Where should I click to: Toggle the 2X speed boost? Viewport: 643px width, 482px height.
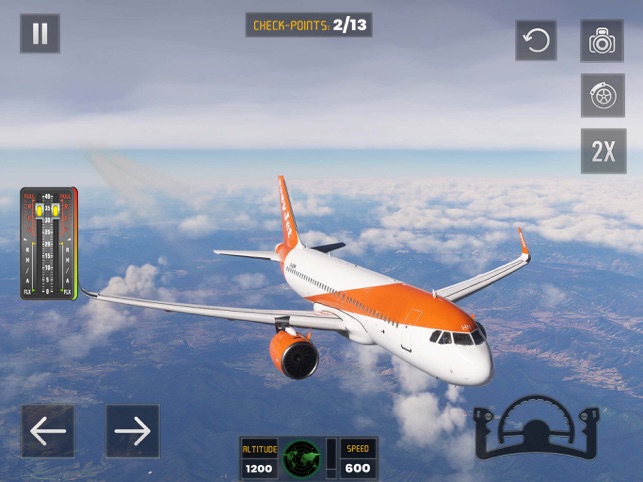pyautogui.click(x=603, y=151)
